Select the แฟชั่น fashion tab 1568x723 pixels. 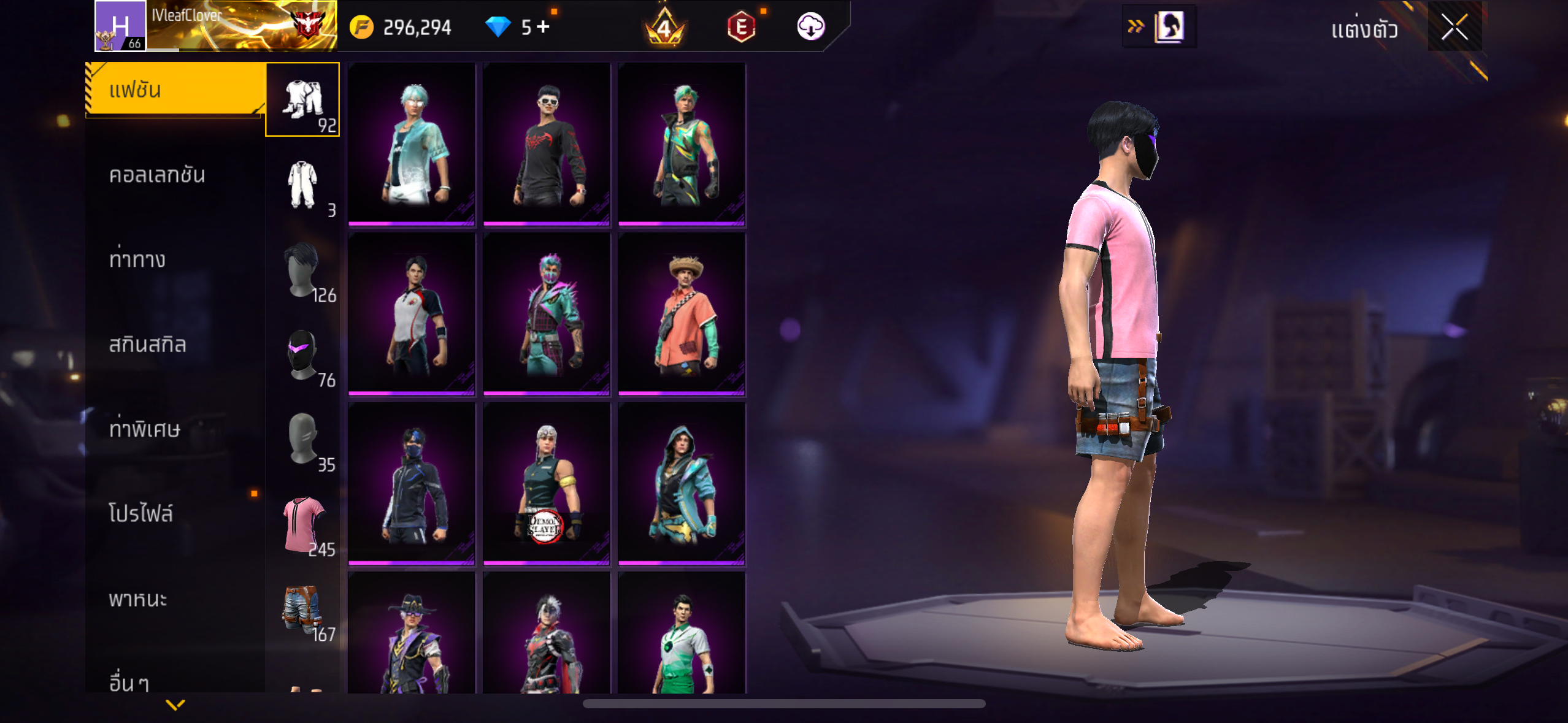coord(175,90)
